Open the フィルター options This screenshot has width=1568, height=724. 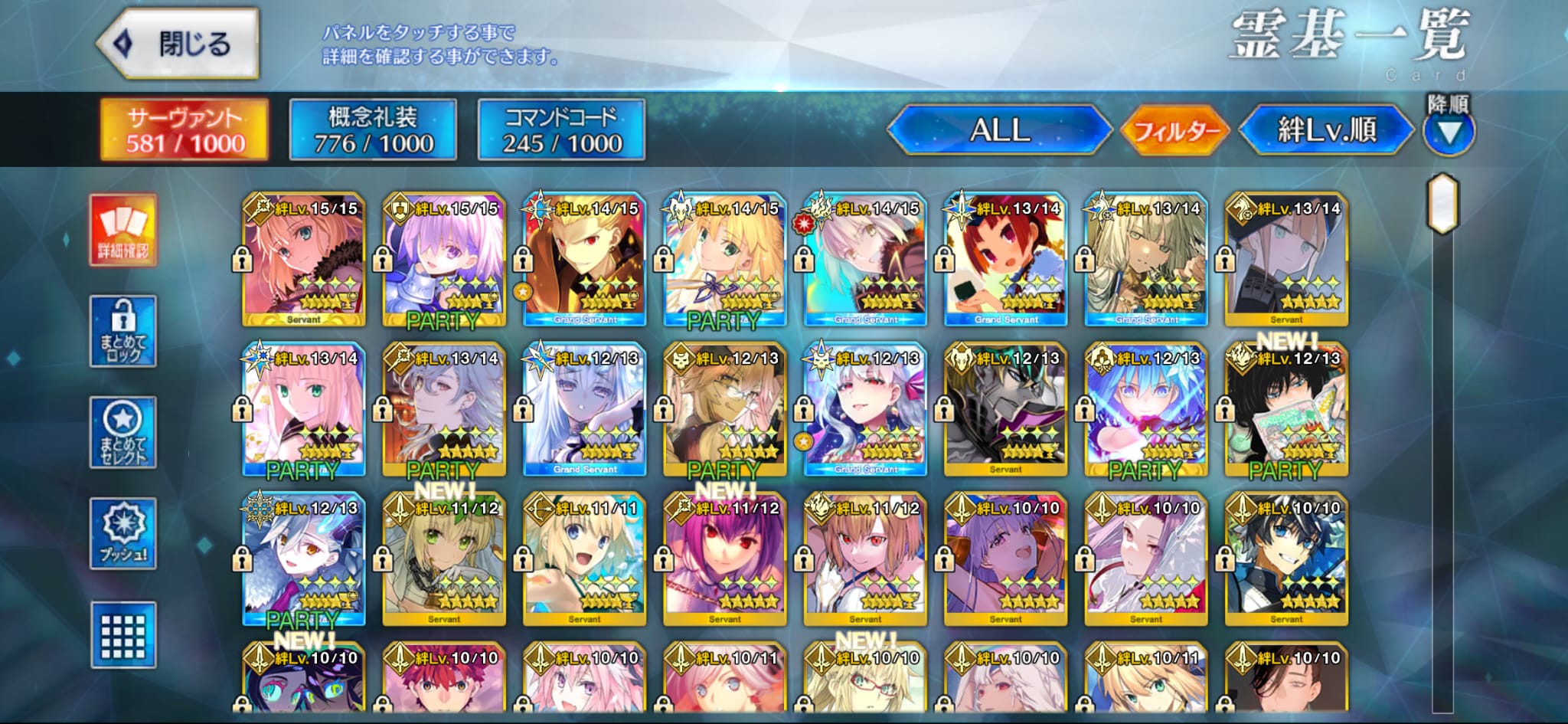tap(1175, 131)
